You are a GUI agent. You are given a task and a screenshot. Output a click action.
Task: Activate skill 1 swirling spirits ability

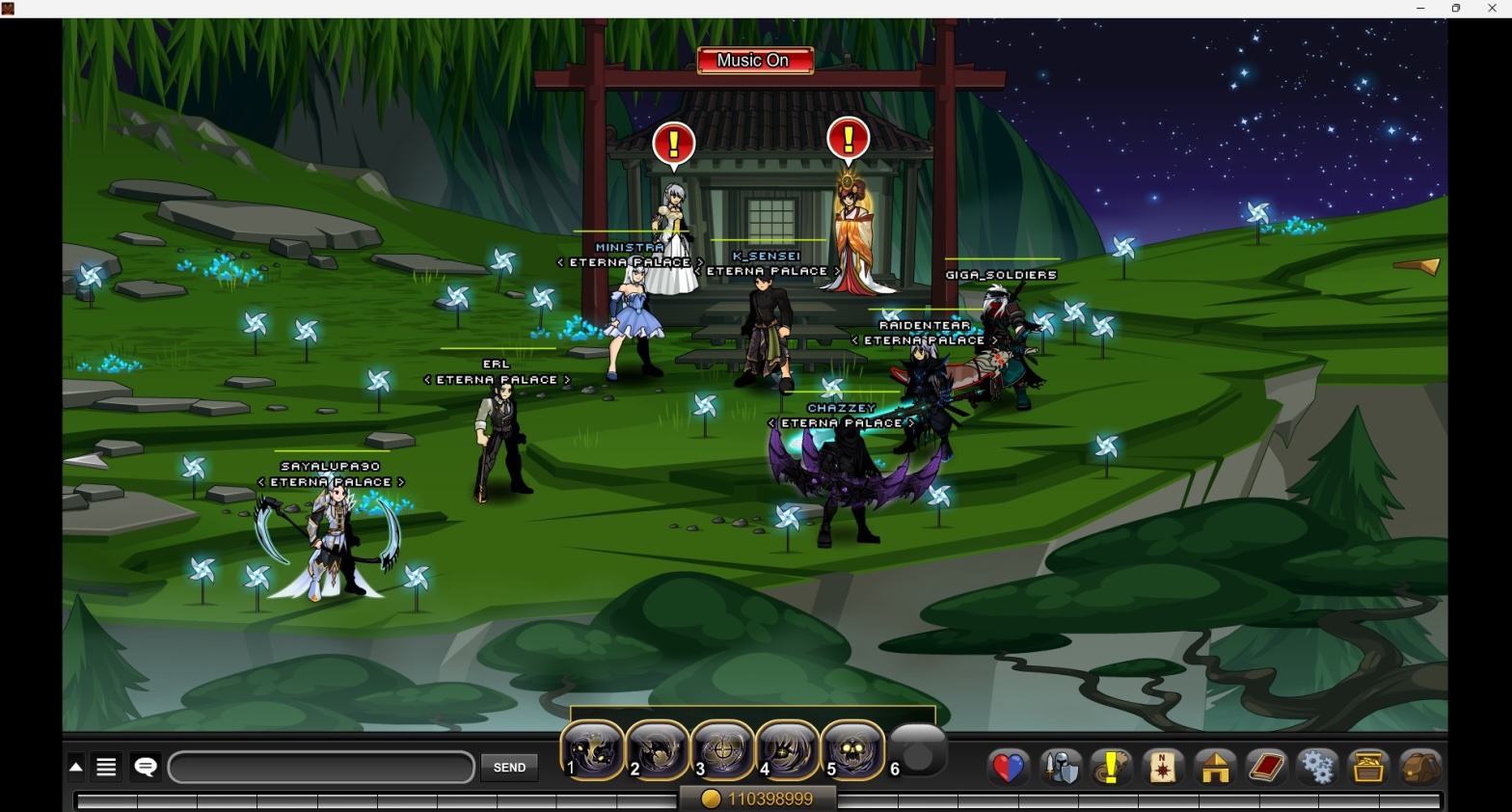pyautogui.click(x=593, y=749)
